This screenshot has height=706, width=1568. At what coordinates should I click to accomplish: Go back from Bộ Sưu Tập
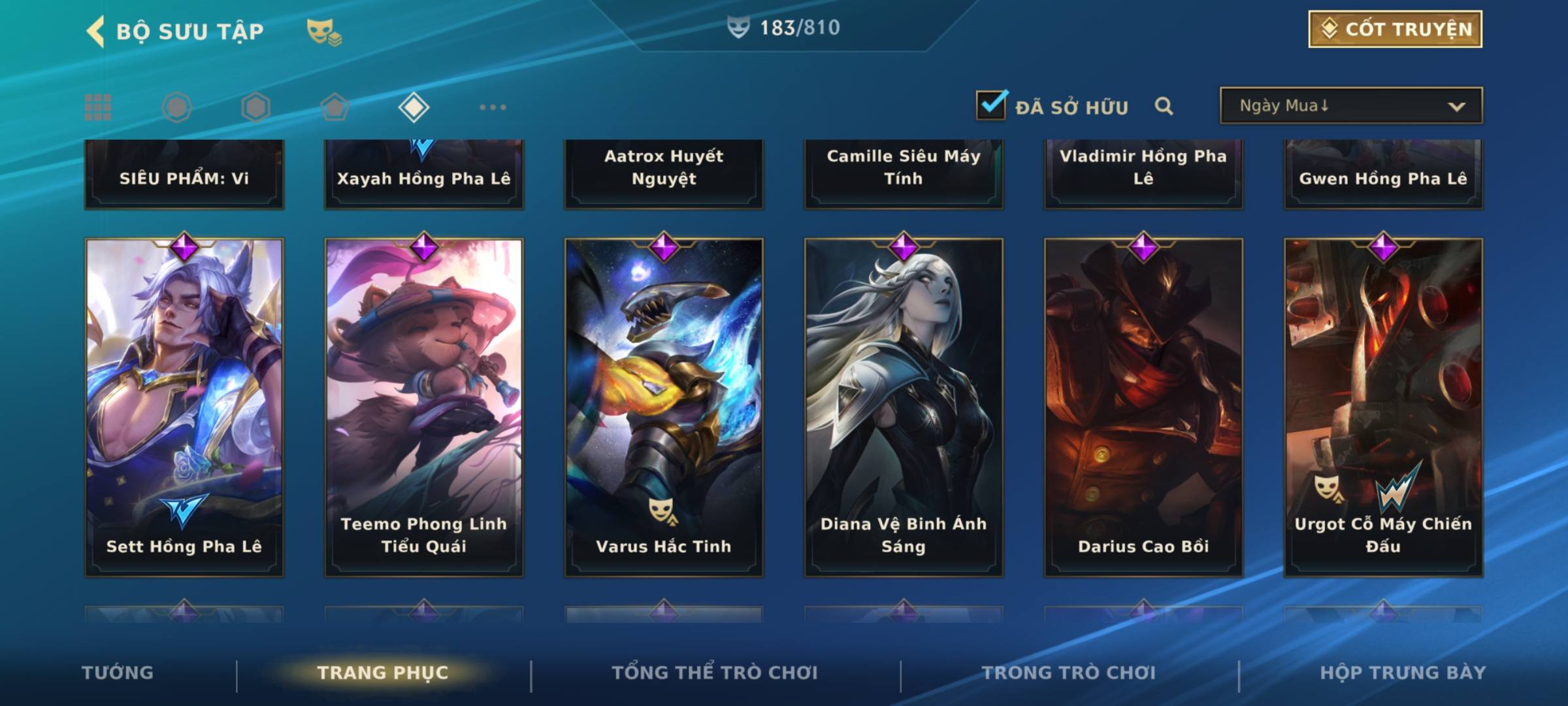(x=97, y=31)
